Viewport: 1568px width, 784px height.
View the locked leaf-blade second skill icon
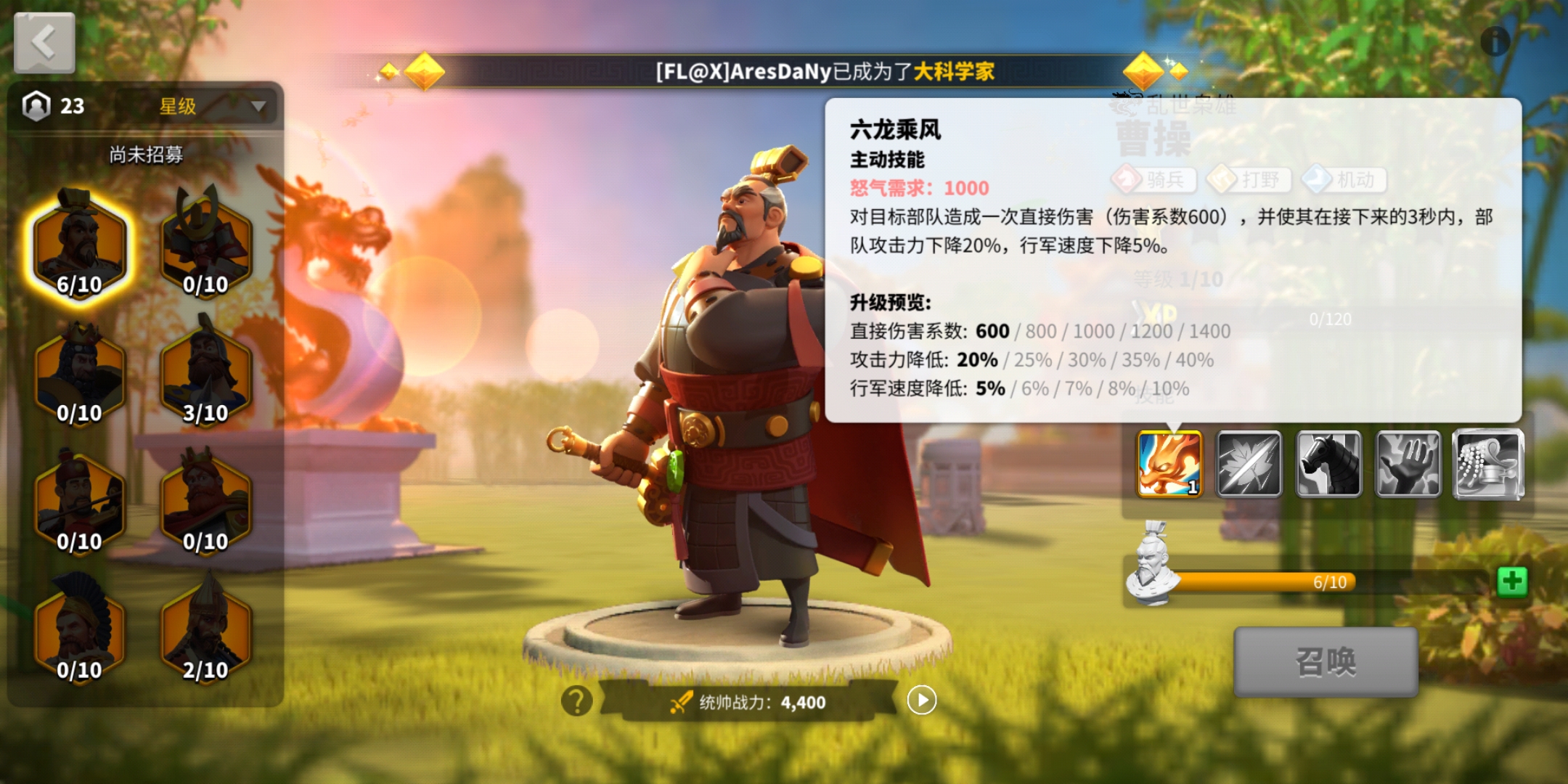[1251, 465]
